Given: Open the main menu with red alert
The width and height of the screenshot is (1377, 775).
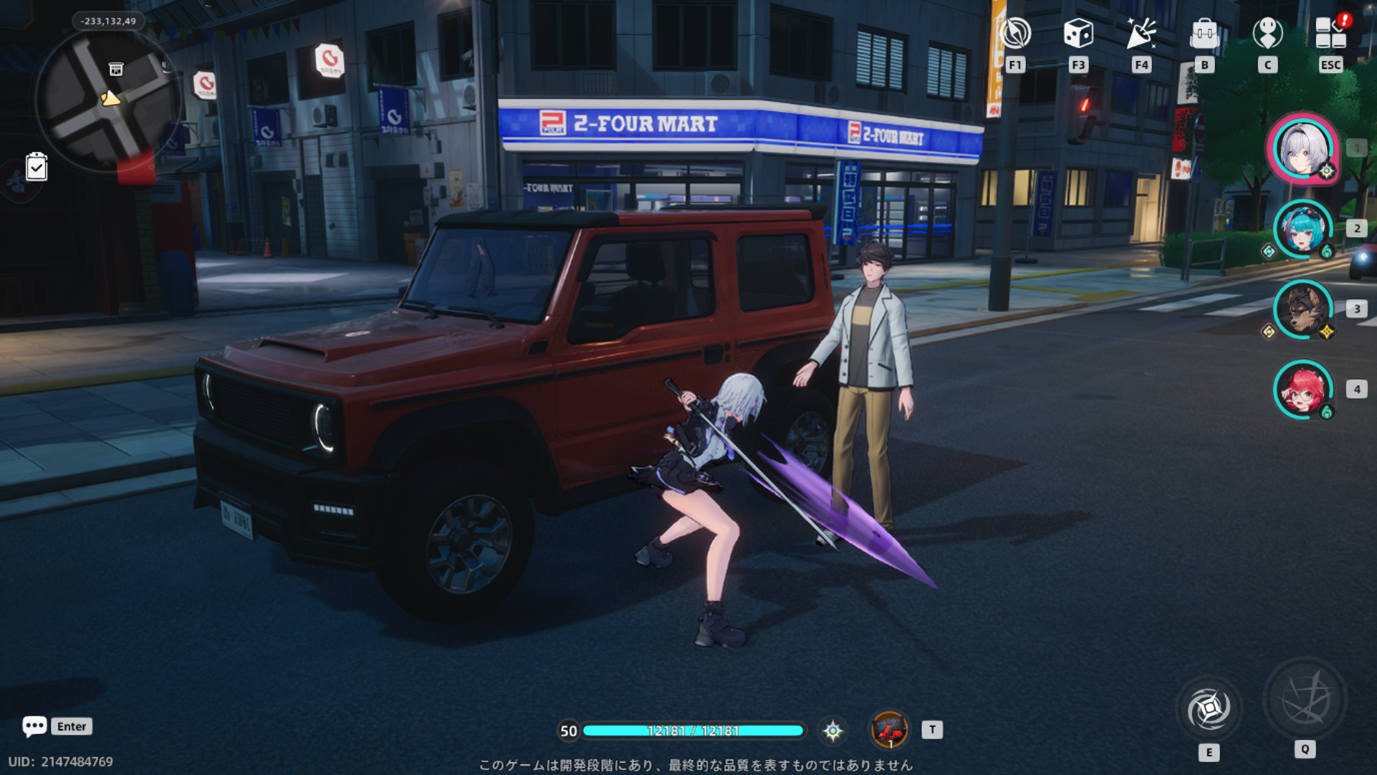Looking at the screenshot, I should coord(1330,33).
